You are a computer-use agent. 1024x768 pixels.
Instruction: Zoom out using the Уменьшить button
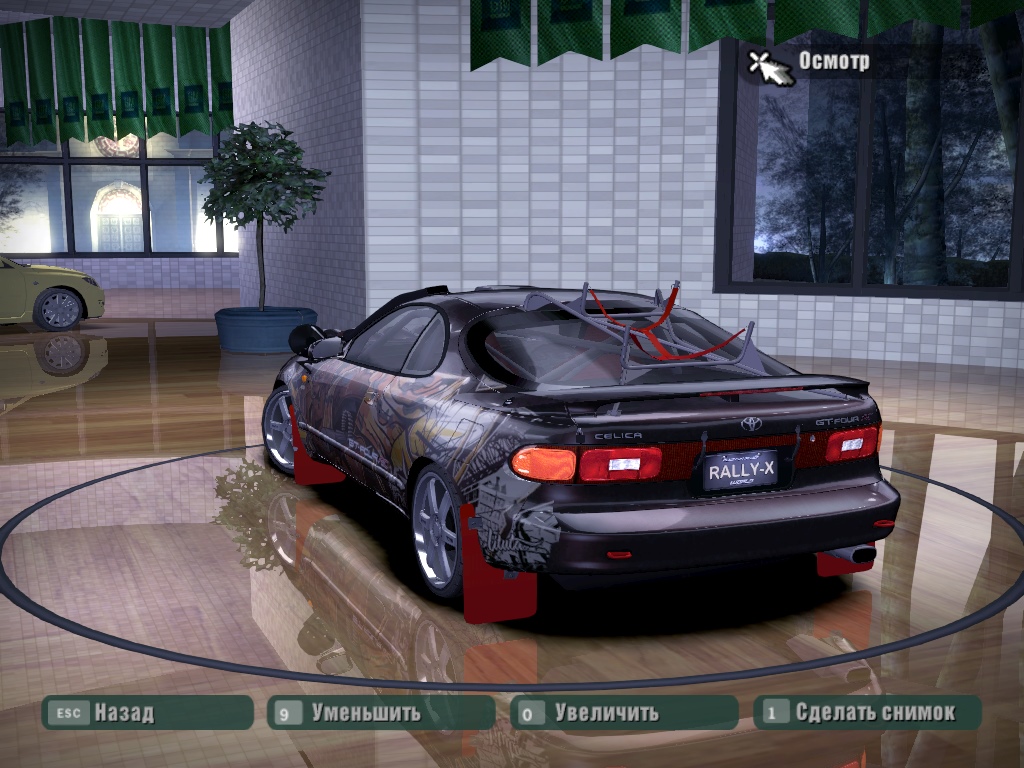pos(381,713)
